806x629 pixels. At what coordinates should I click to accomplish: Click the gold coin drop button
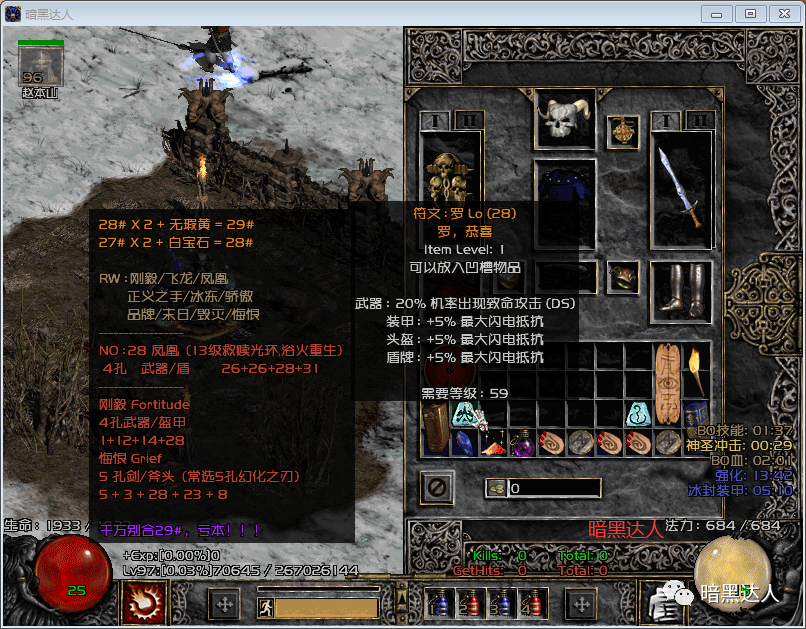point(495,488)
